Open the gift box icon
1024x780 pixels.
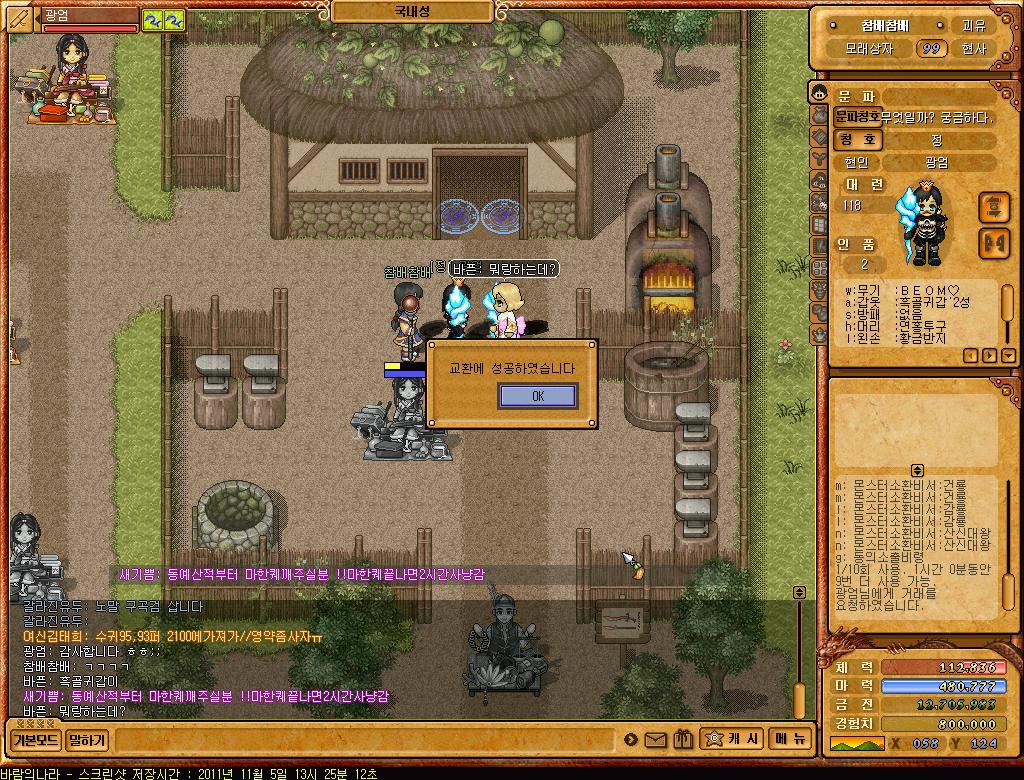coord(683,740)
